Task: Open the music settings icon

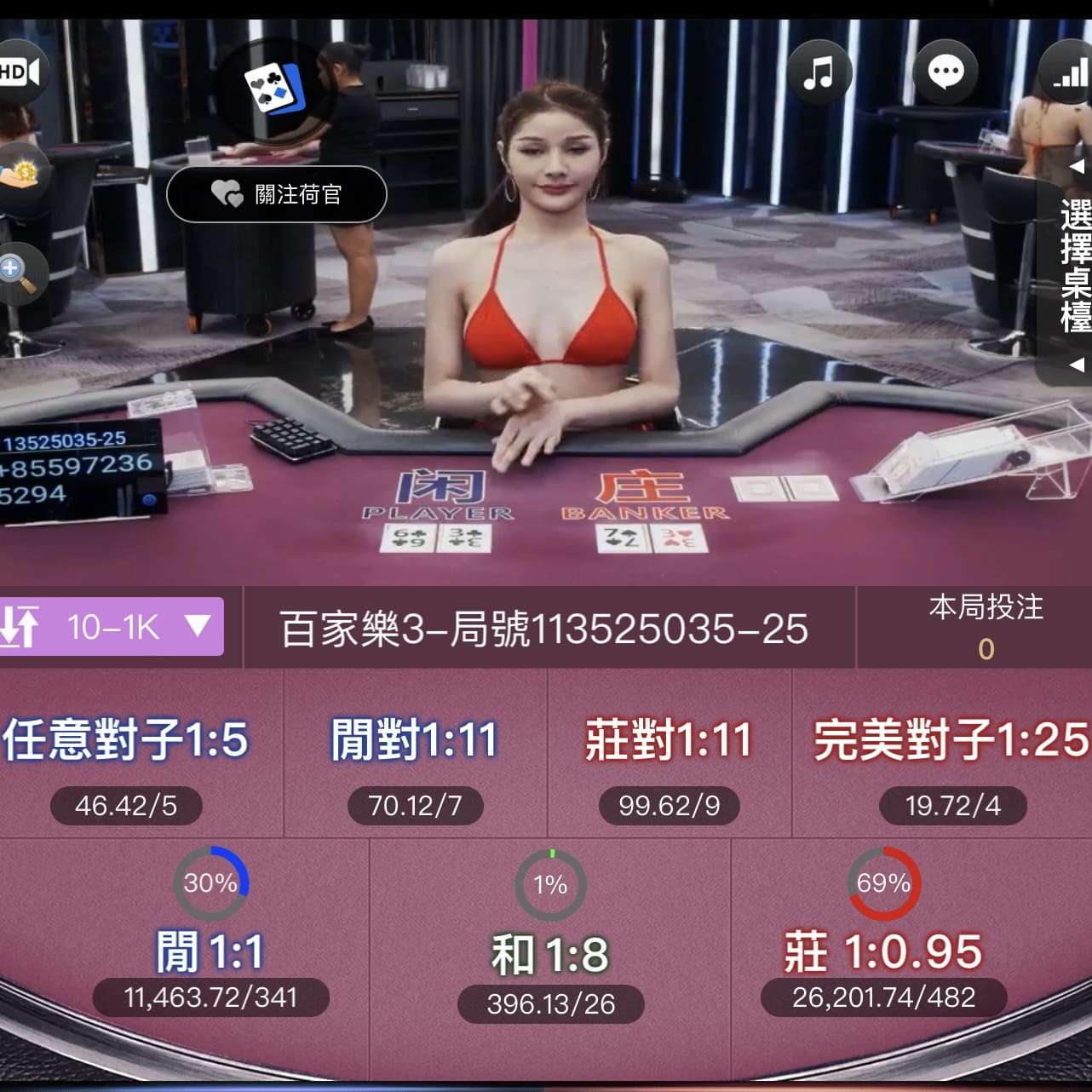Action: coord(819,73)
